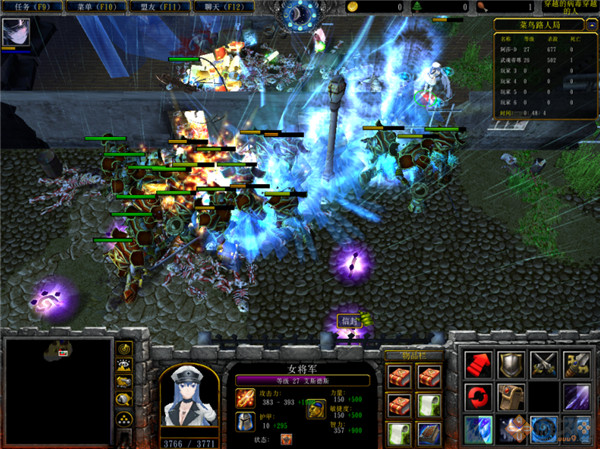Image resolution: width=600 pixels, height=449 pixels.
Task: Click the 女将军 hero portrait
Action: pos(190,402)
